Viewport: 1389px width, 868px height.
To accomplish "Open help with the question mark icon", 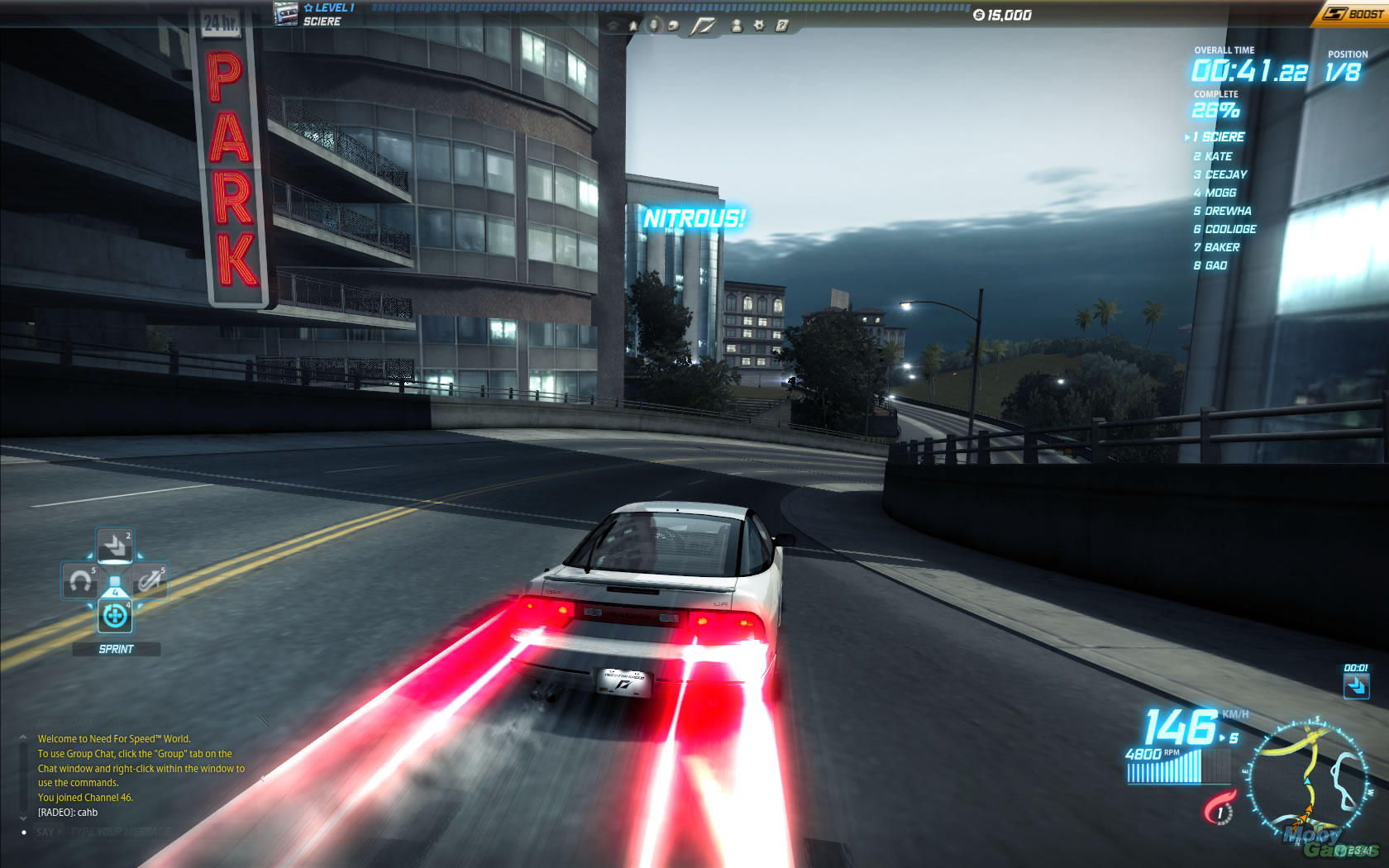I will pos(781,26).
